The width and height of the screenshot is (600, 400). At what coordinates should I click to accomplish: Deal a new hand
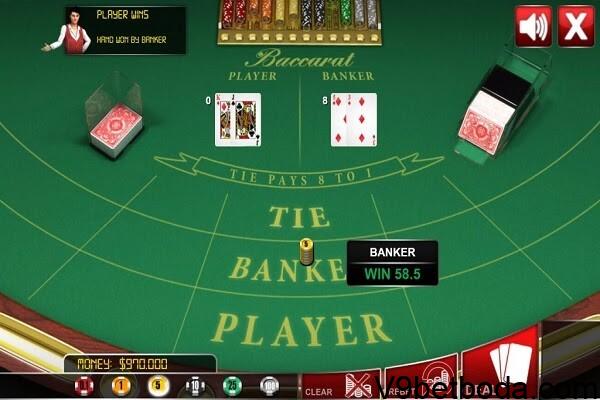click(500, 370)
